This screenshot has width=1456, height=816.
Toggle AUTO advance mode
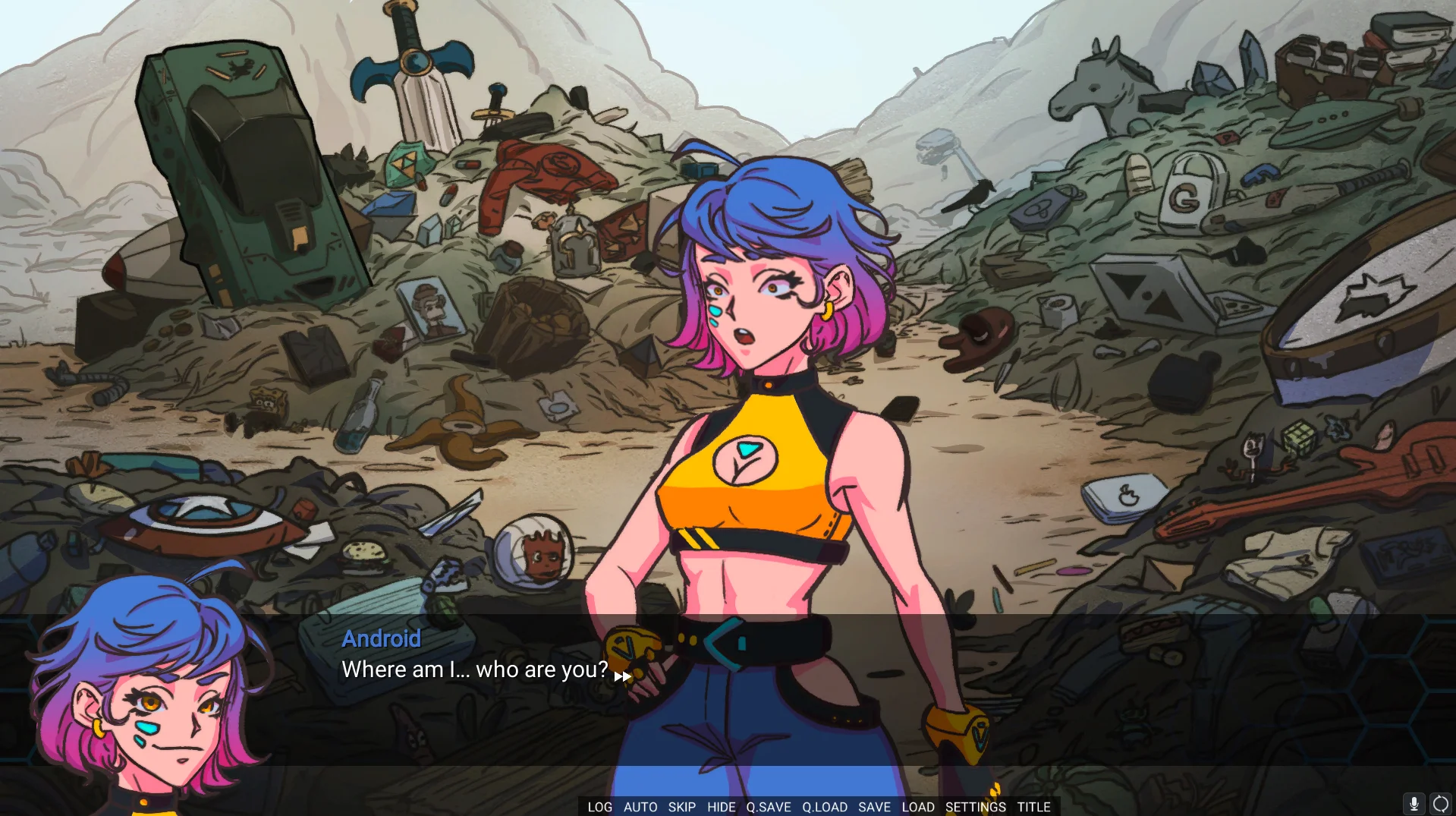point(640,807)
